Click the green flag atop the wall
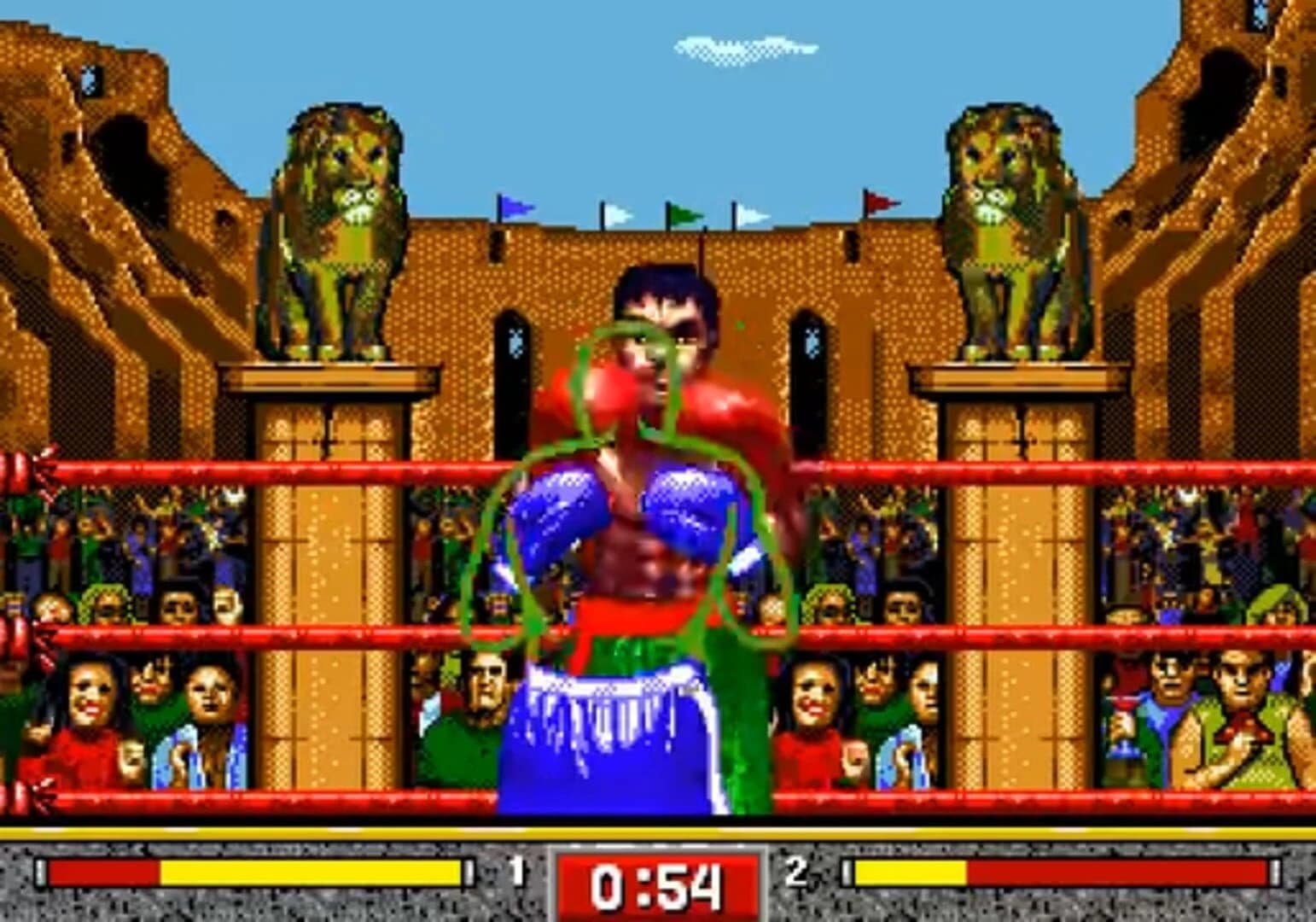Screen dimensions: 1316x922 point(683,211)
